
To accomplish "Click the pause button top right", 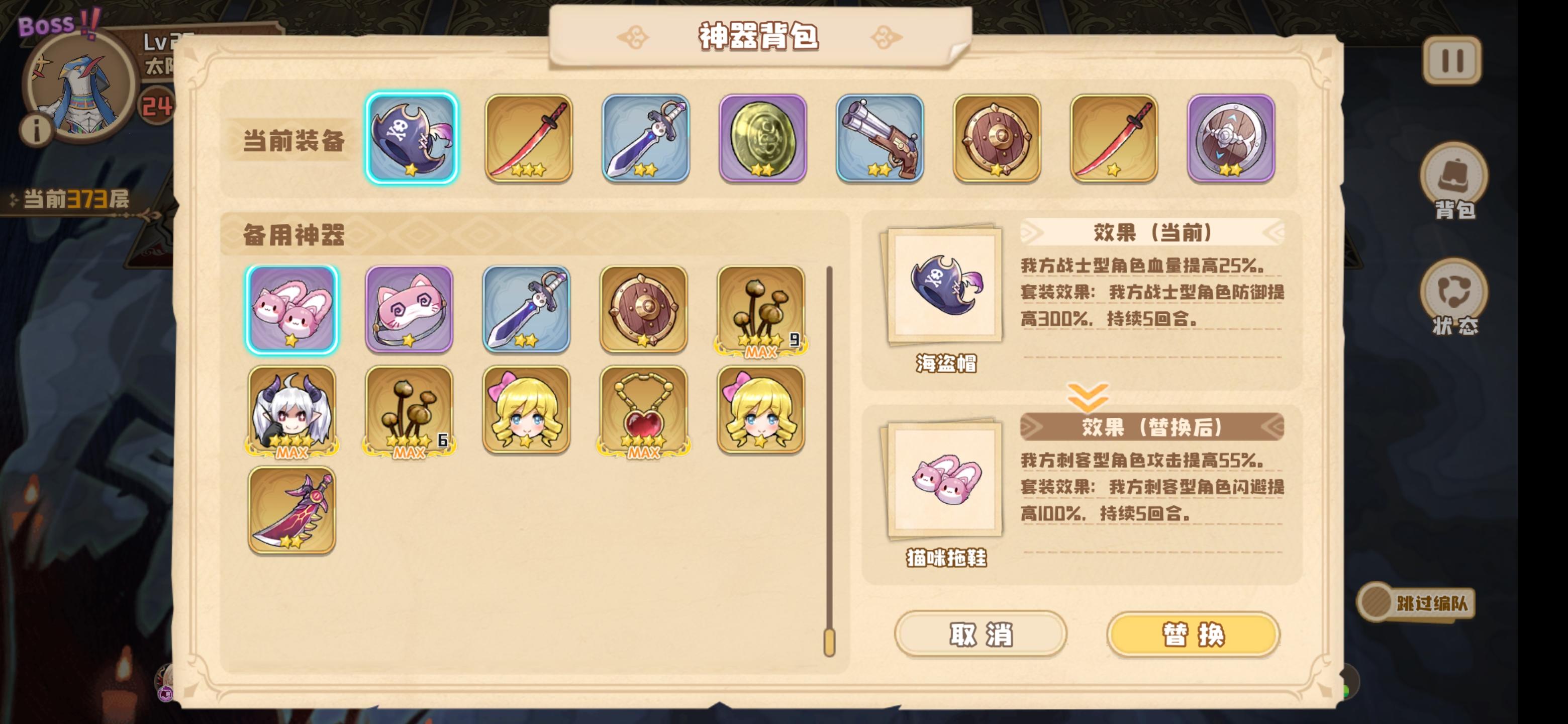I will 1452,61.
